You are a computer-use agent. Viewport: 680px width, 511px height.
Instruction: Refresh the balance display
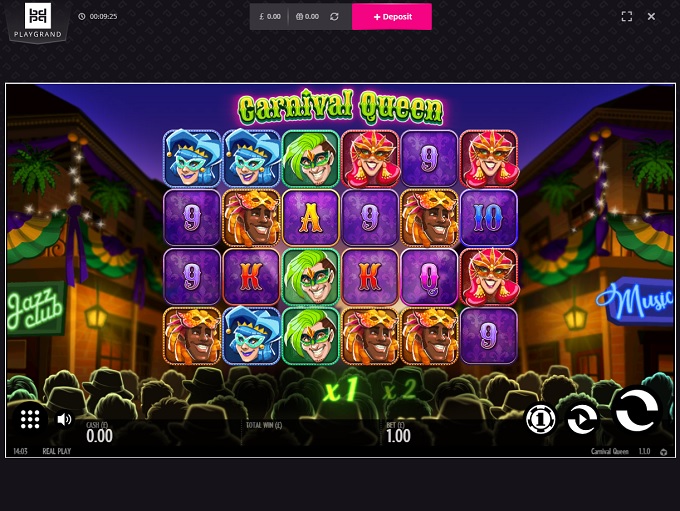pyautogui.click(x=334, y=17)
